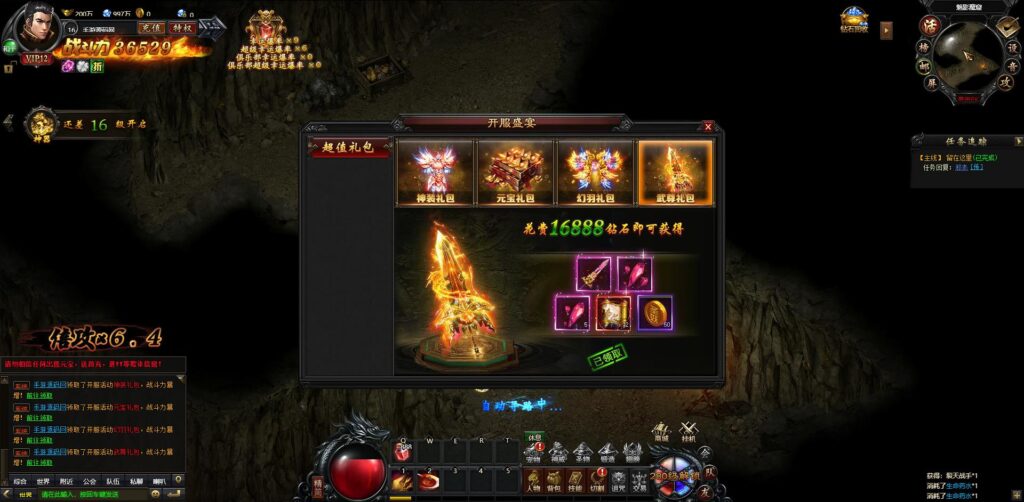Click the 充值 recharge button
This screenshot has width=1024, height=502.
[150, 28]
